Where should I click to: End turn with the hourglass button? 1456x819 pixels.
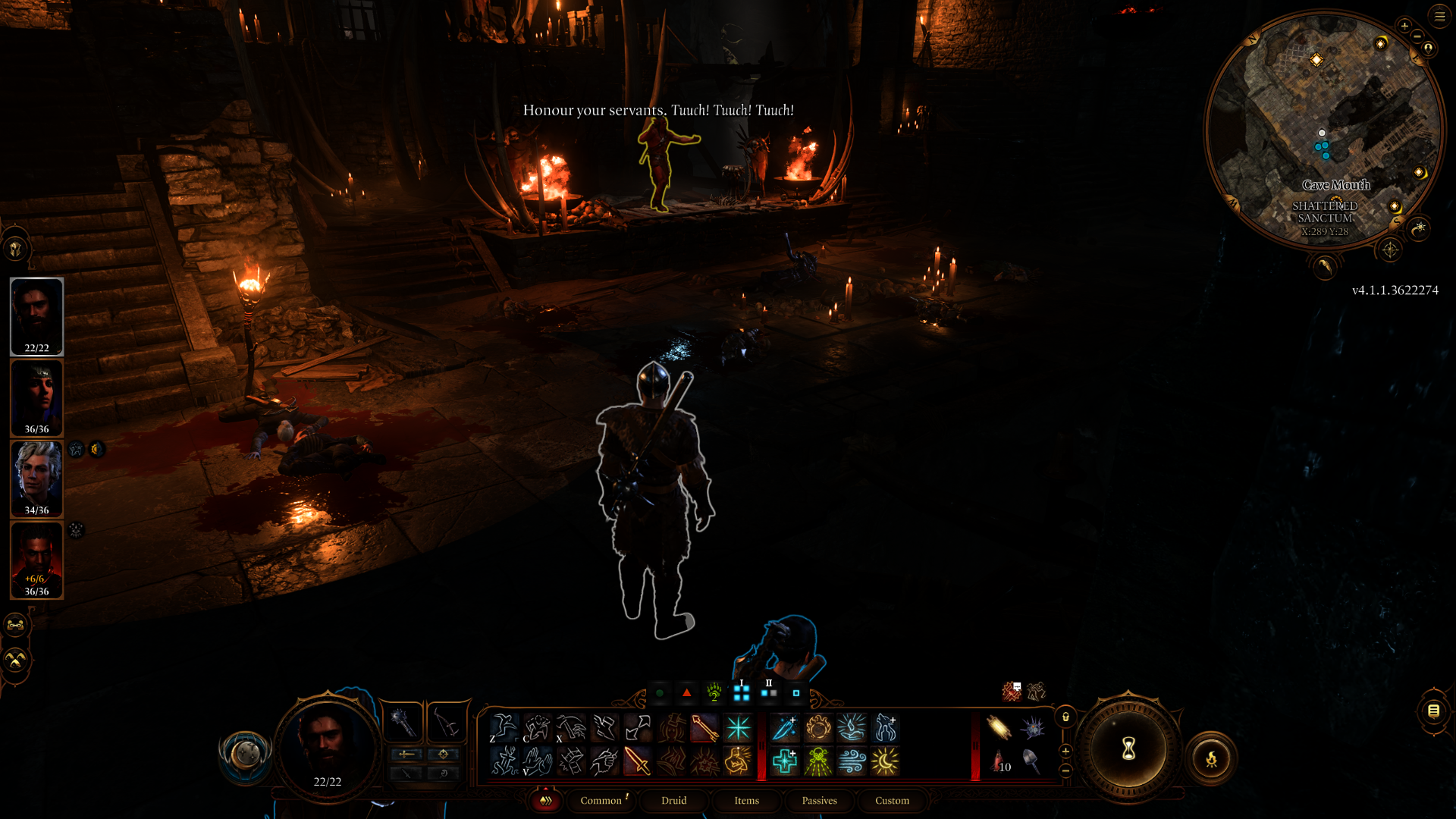(1128, 749)
